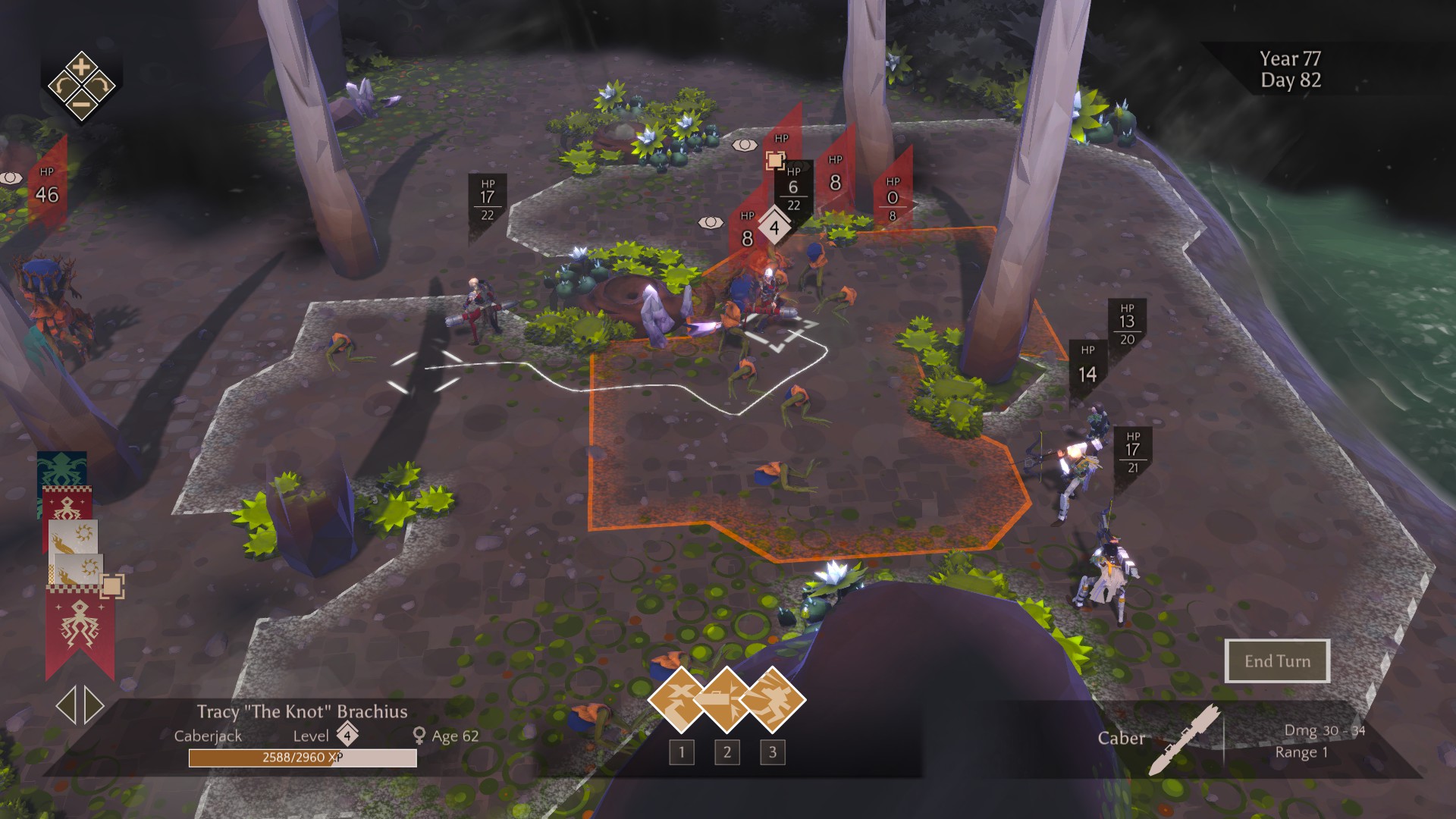
Task: Target the enemy flag showing HP 0/8
Action: click(x=893, y=200)
